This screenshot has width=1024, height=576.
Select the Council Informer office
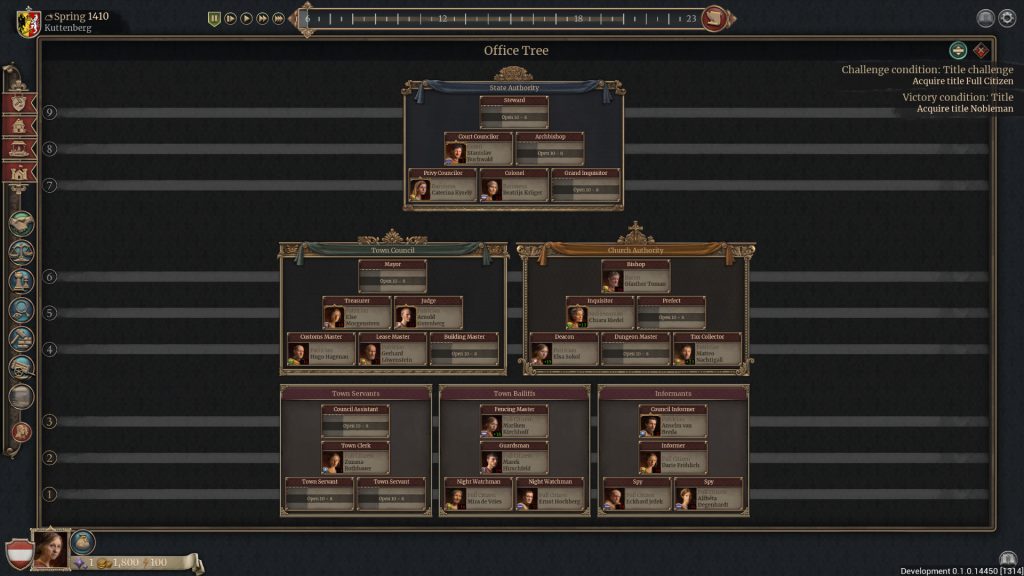pyautogui.click(x=673, y=421)
